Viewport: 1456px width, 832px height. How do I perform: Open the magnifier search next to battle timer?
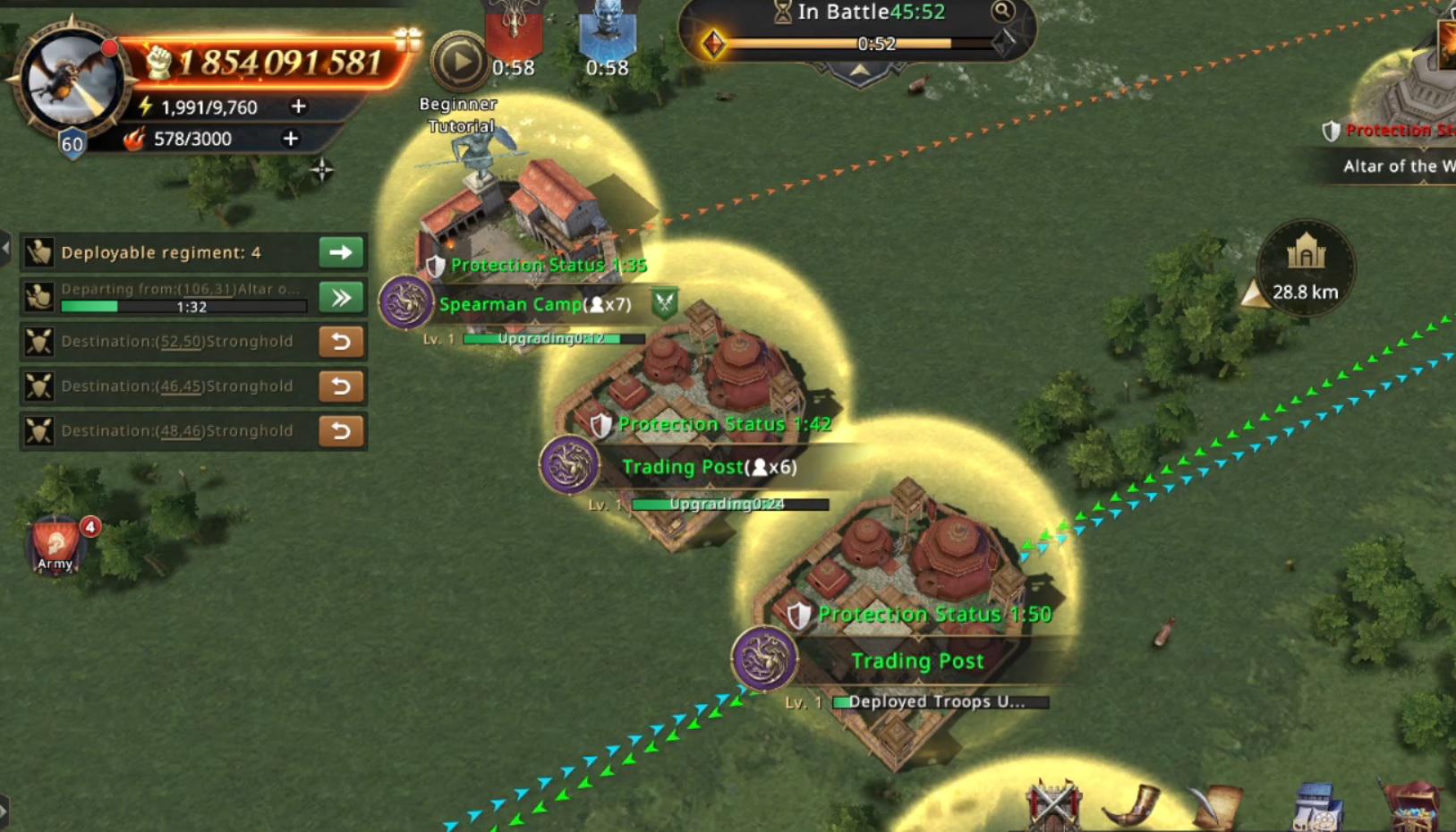coord(1002,12)
